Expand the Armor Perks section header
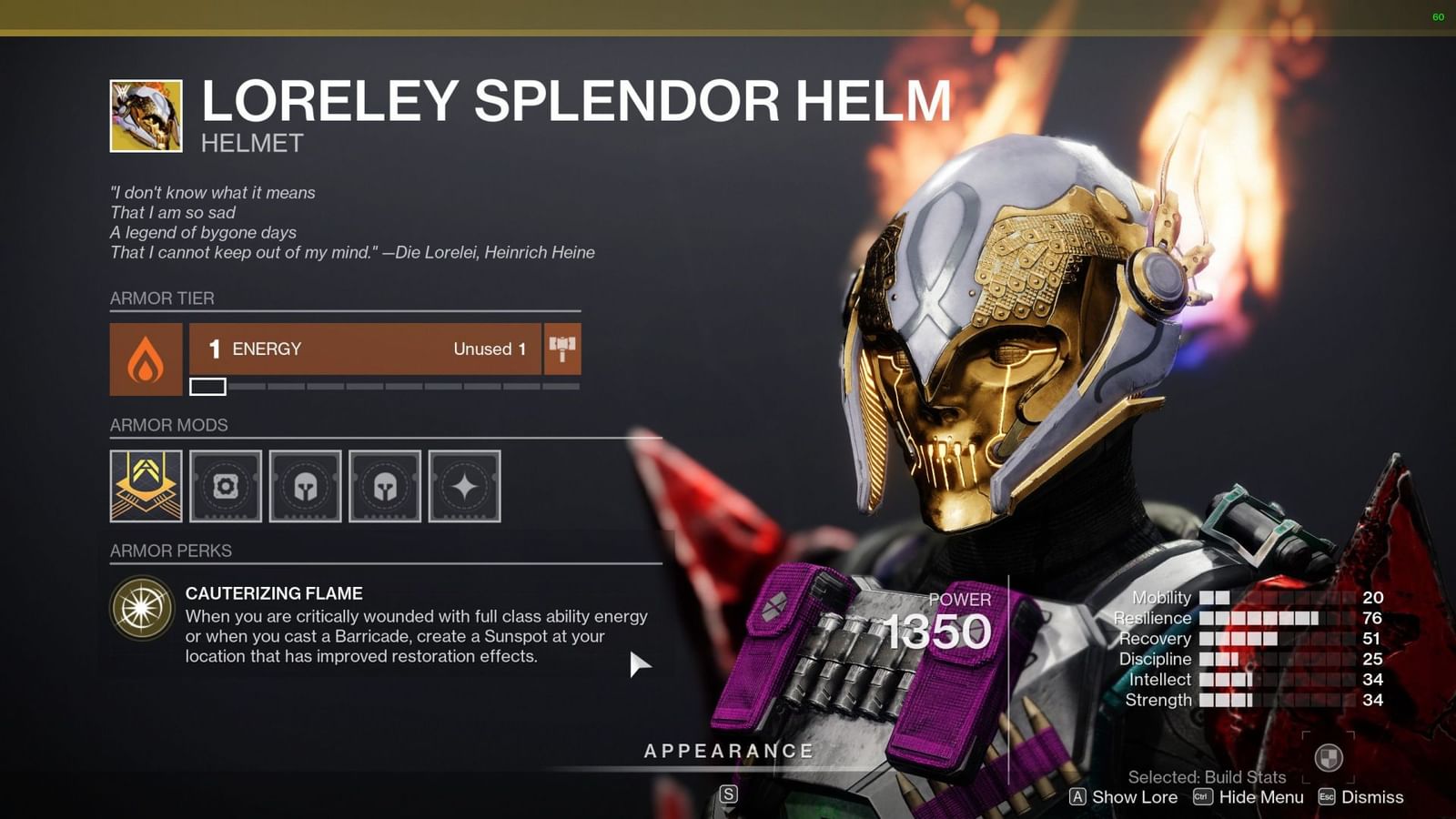 pyautogui.click(x=170, y=551)
